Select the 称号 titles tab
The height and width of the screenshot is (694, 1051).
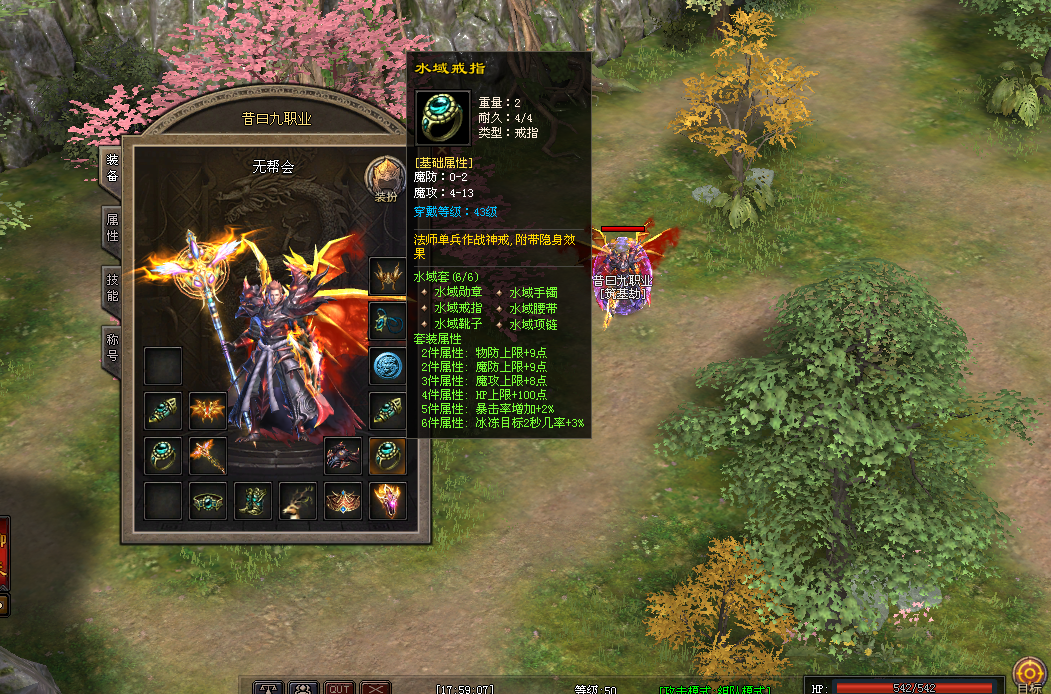pos(112,347)
